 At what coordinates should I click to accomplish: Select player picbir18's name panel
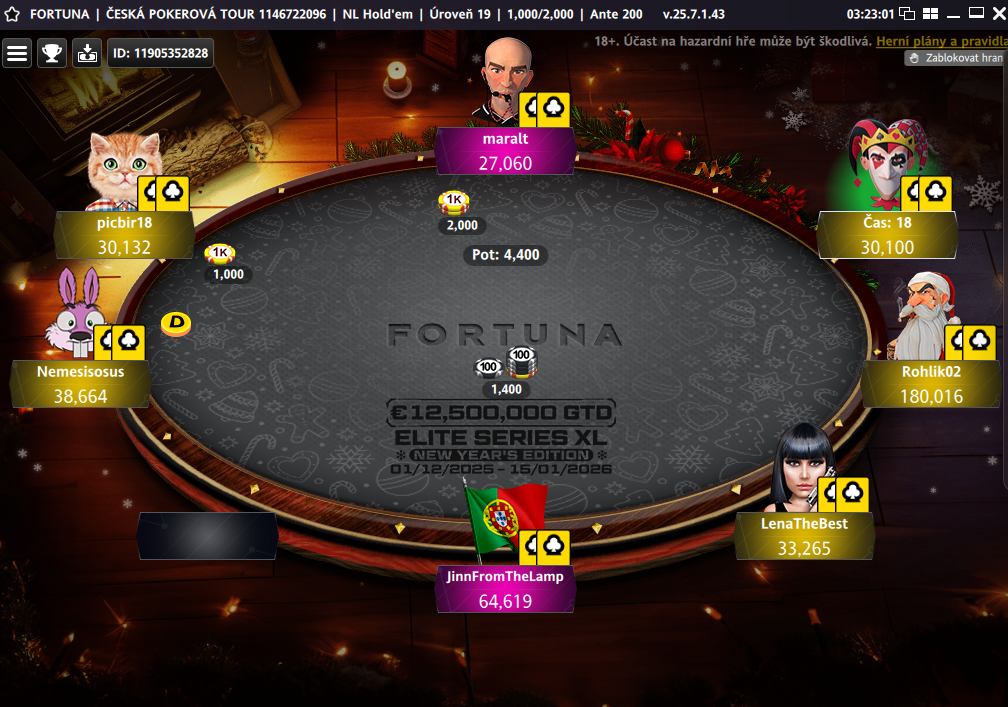coord(124,235)
